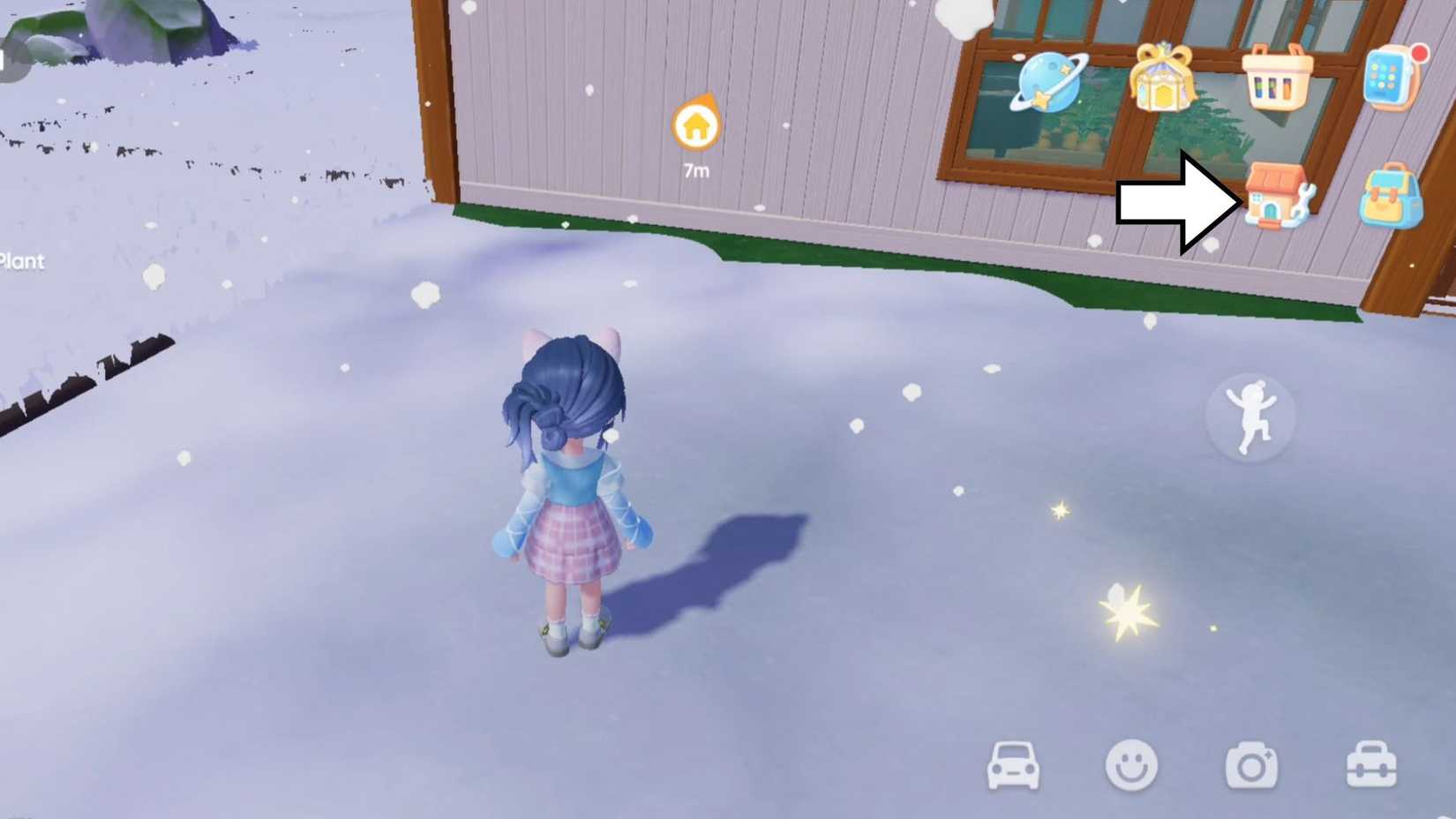Tap the round emote circle background
The image size is (1456, 819).
[1250, 417]
